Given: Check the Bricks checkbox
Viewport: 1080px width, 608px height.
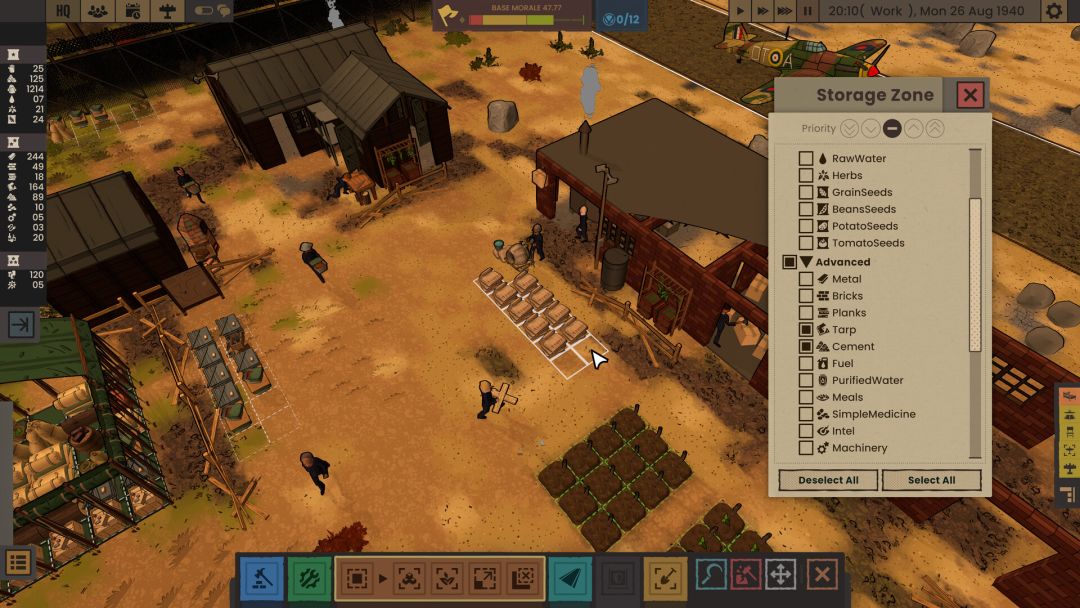Looking at the screenshot, I should tap(806, 296).
